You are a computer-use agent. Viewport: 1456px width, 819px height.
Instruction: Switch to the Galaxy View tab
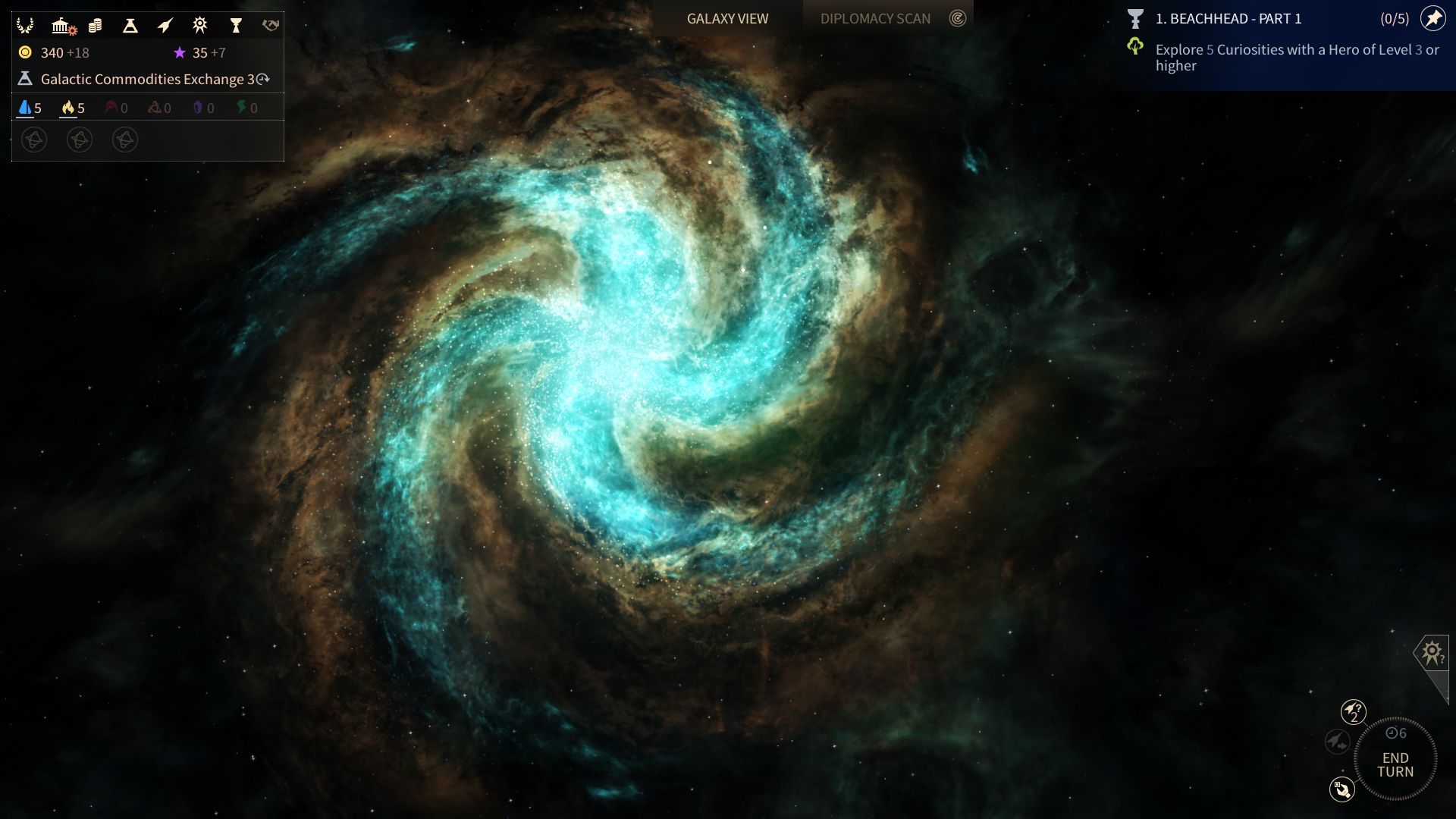pyautogui.click(x=726, y=18)
